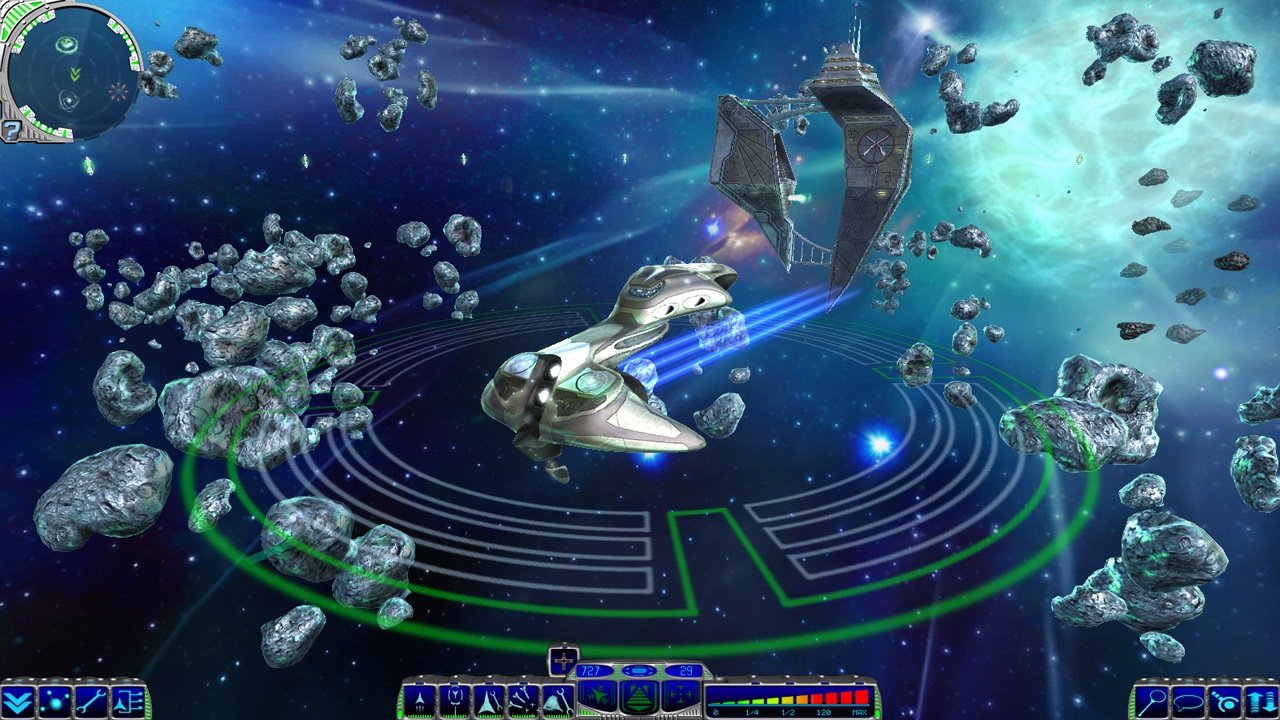Viewport: 1280px width, 720px height.
Task: Open the oval target selector between the counters
Action: pos(638,671)
